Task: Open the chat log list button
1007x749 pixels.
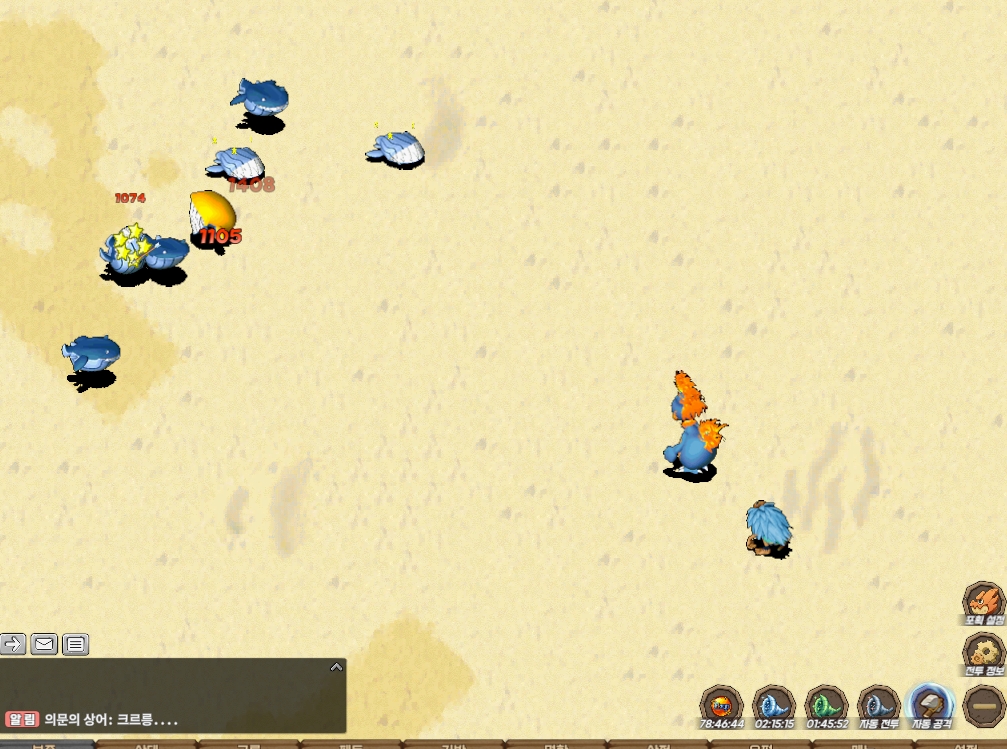Action: [x=76, y=644]
